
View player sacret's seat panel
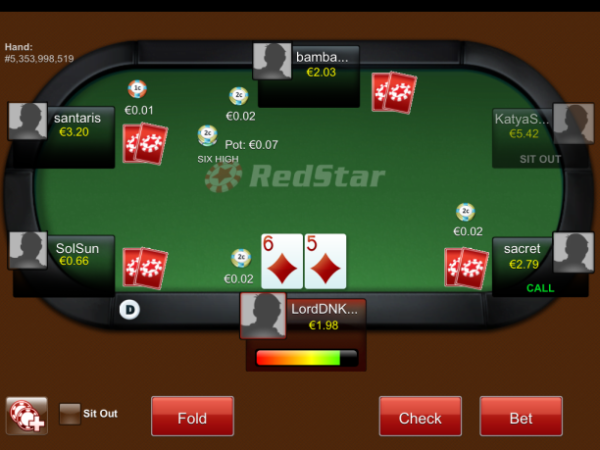coord(540,257)
